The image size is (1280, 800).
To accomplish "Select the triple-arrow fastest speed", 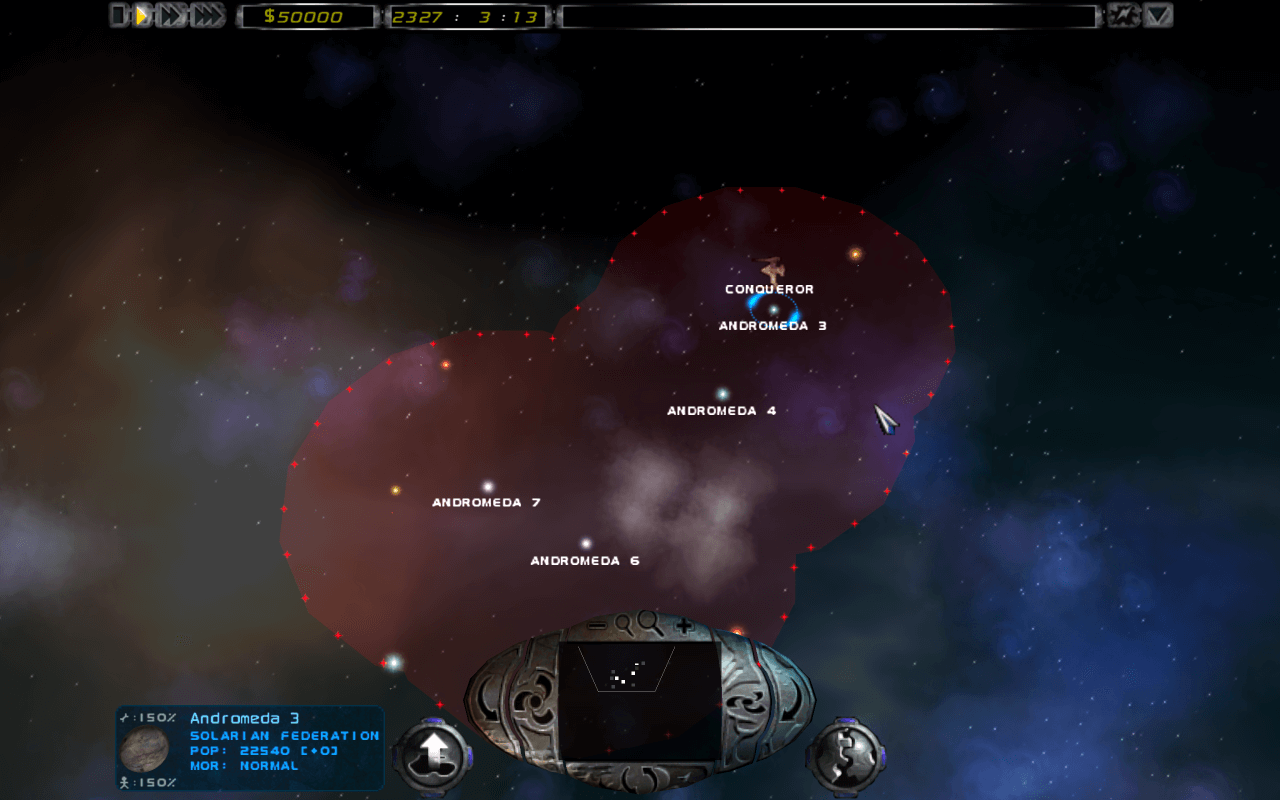I will [x=207, y=15].
